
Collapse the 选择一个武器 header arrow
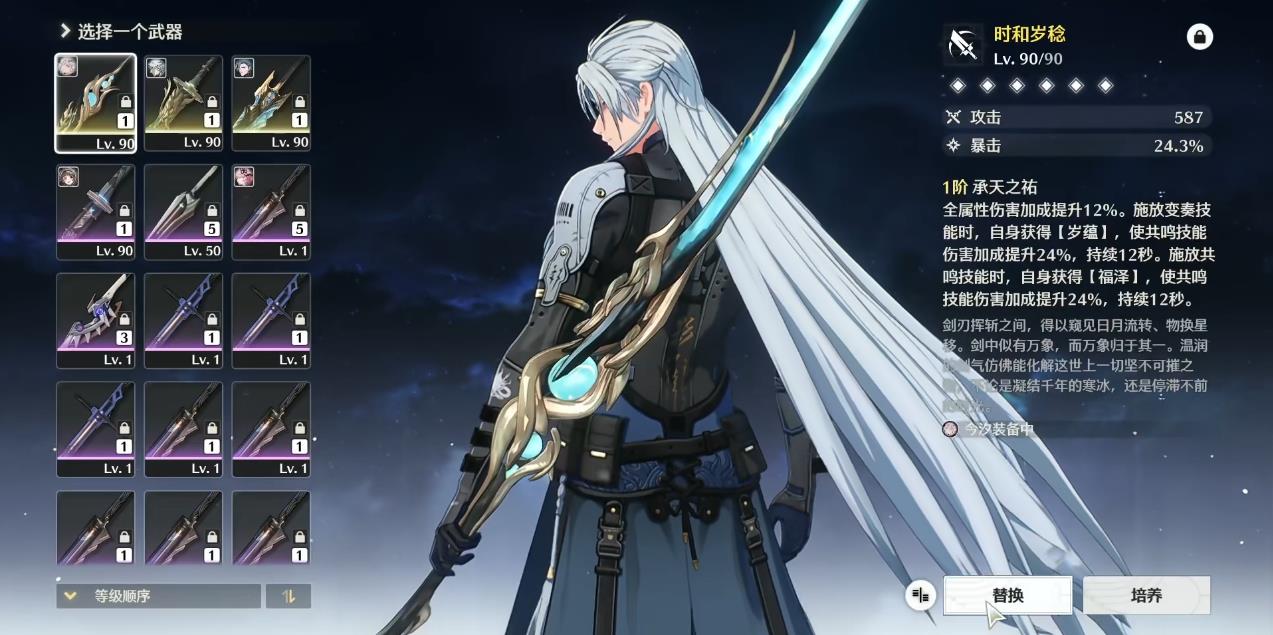click(65, 31)
